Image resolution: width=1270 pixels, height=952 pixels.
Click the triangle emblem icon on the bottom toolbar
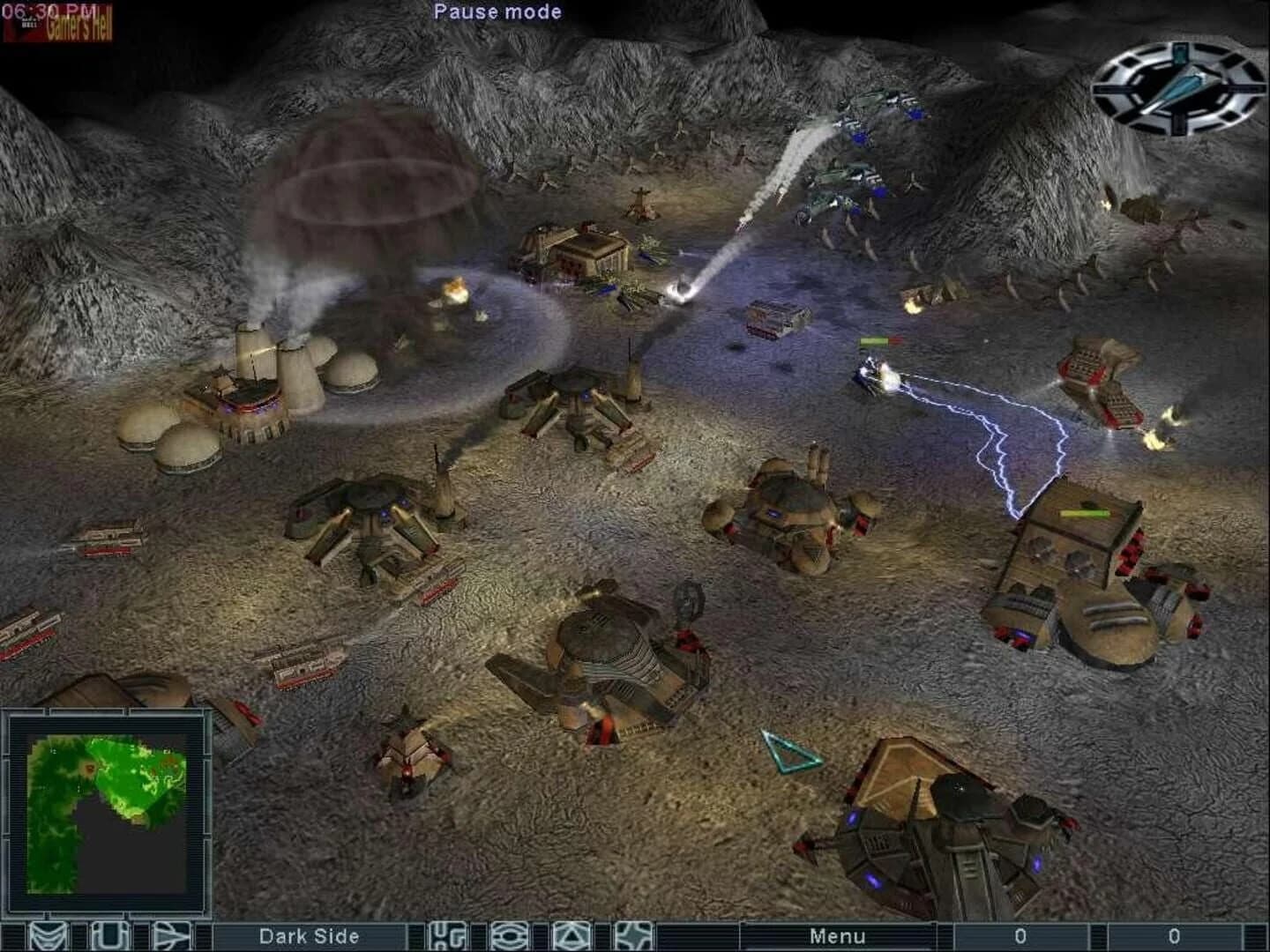(x=571, y=935)
